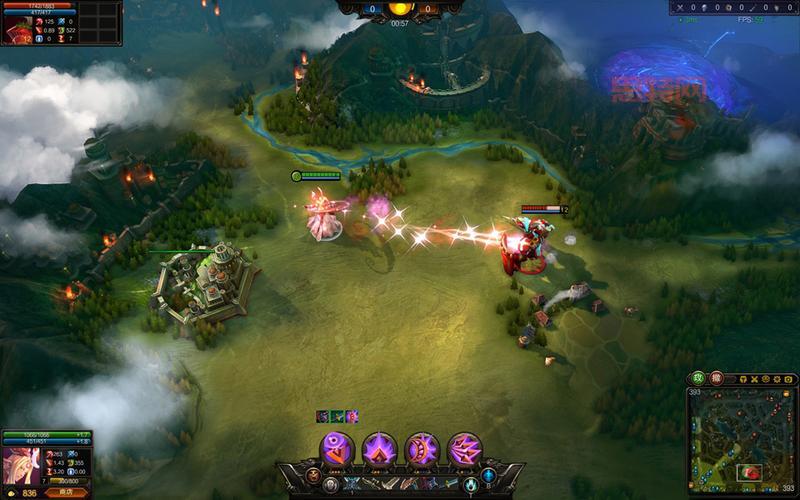Send the red retreat signal above minimap
Screen dimensions: 800x500
[x=715, y=379]
